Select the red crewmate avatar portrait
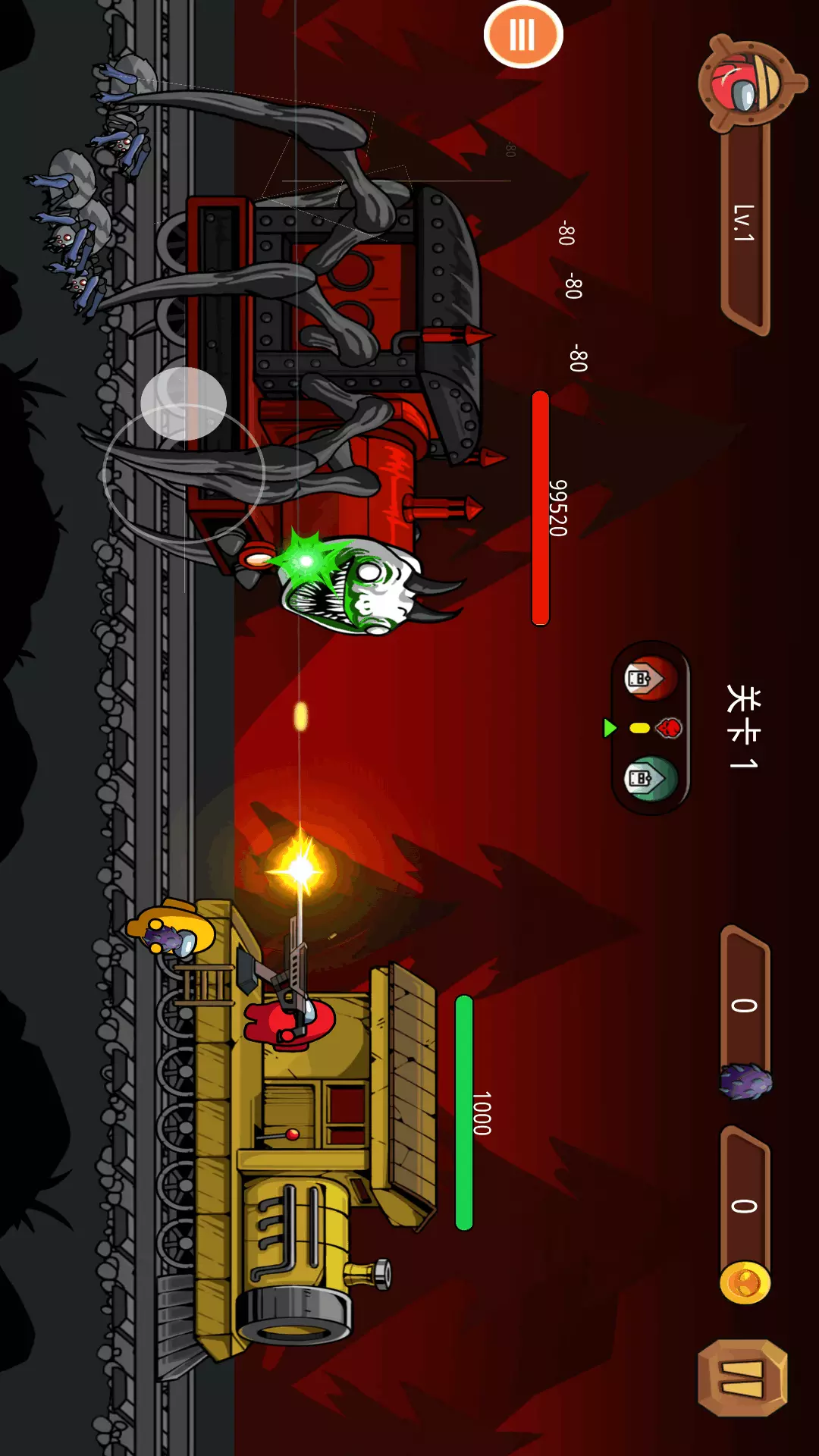The width and height of the screenshot is (819, 1456). (747, 83)
